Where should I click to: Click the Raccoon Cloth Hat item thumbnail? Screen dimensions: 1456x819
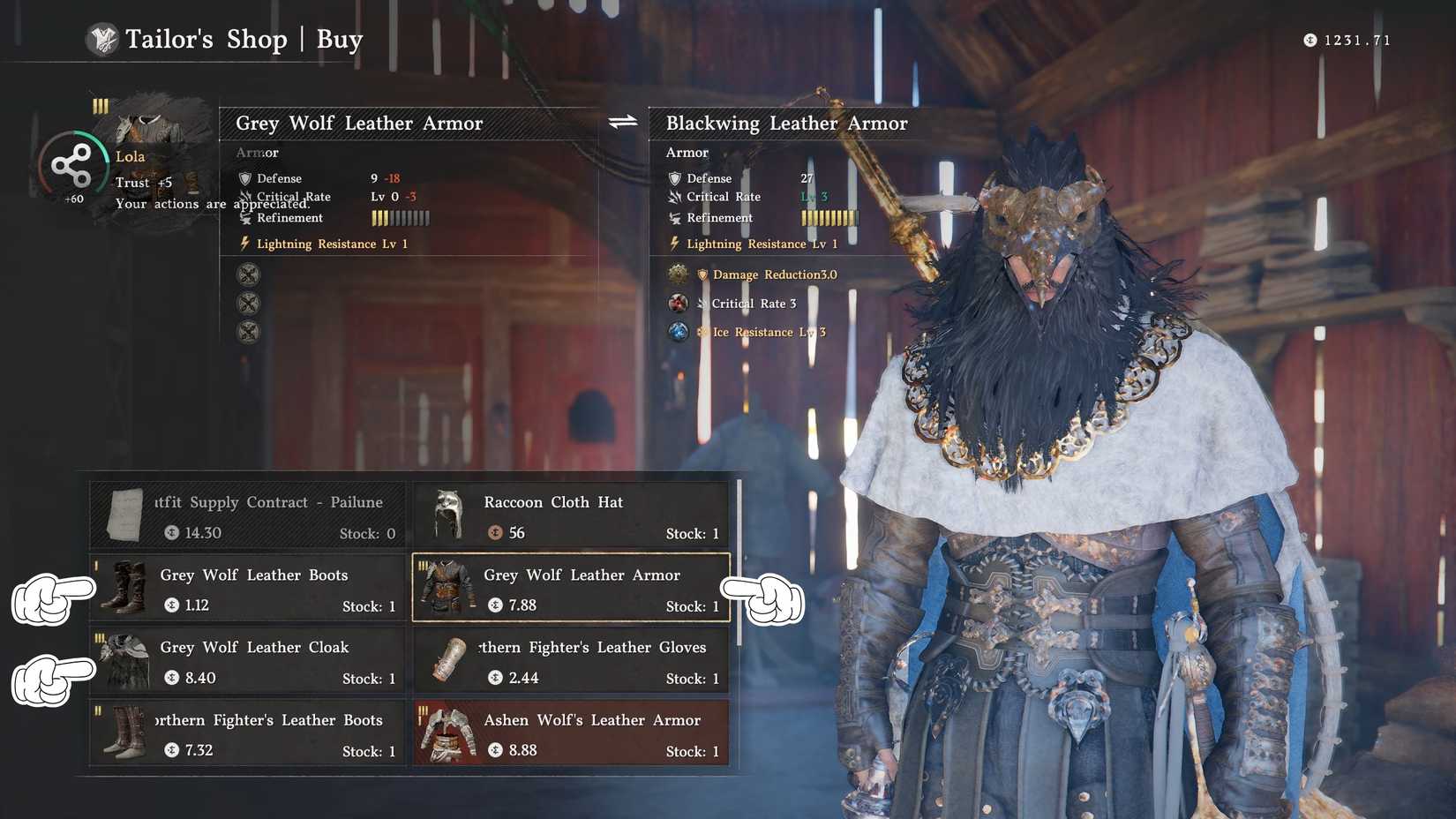pyautogui.click(x=449, y=515)
